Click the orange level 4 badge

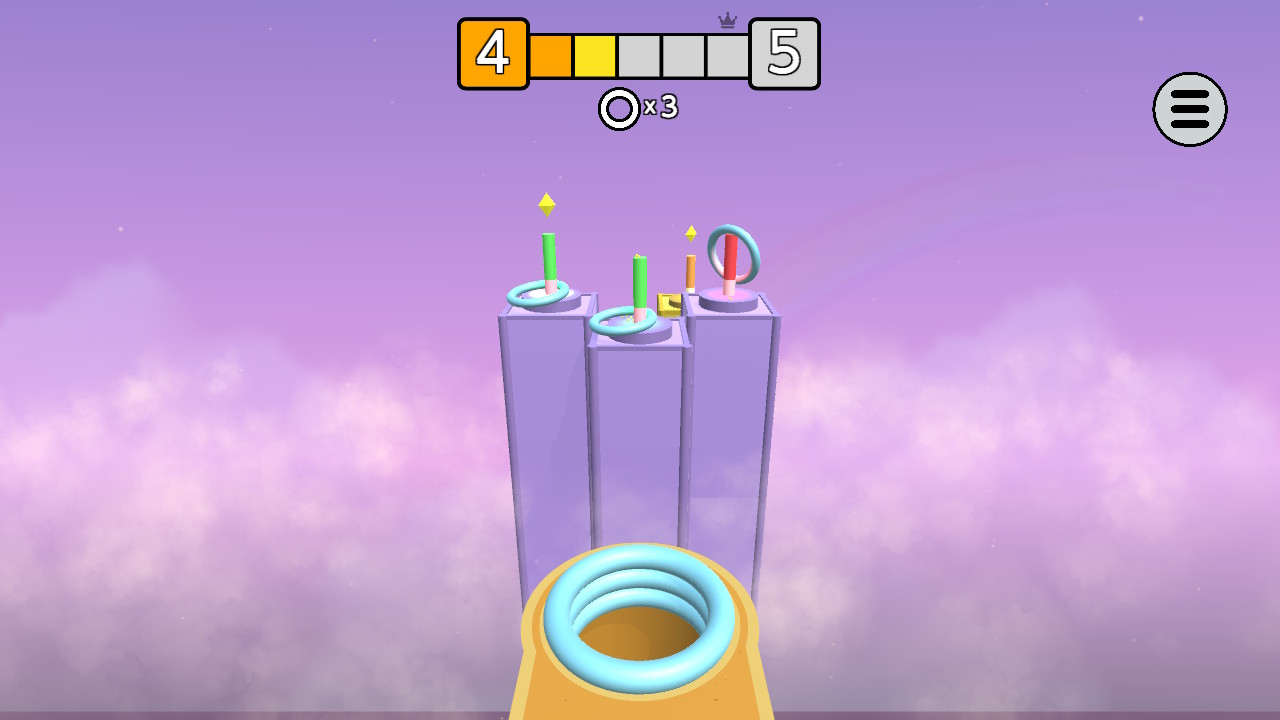(493, 55)
